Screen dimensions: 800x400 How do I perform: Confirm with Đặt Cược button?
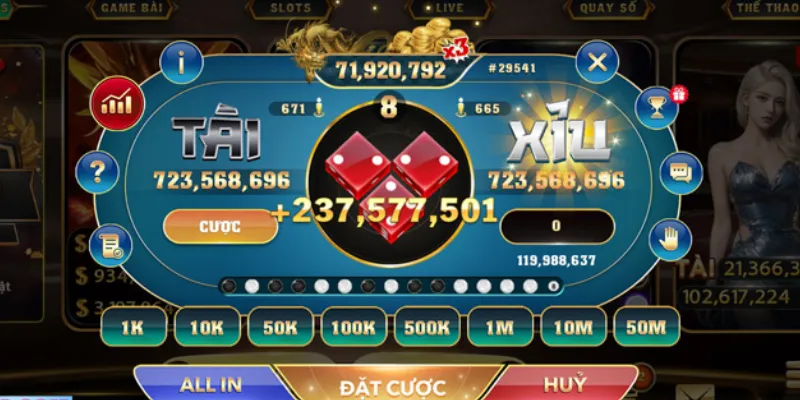point(392,386)
